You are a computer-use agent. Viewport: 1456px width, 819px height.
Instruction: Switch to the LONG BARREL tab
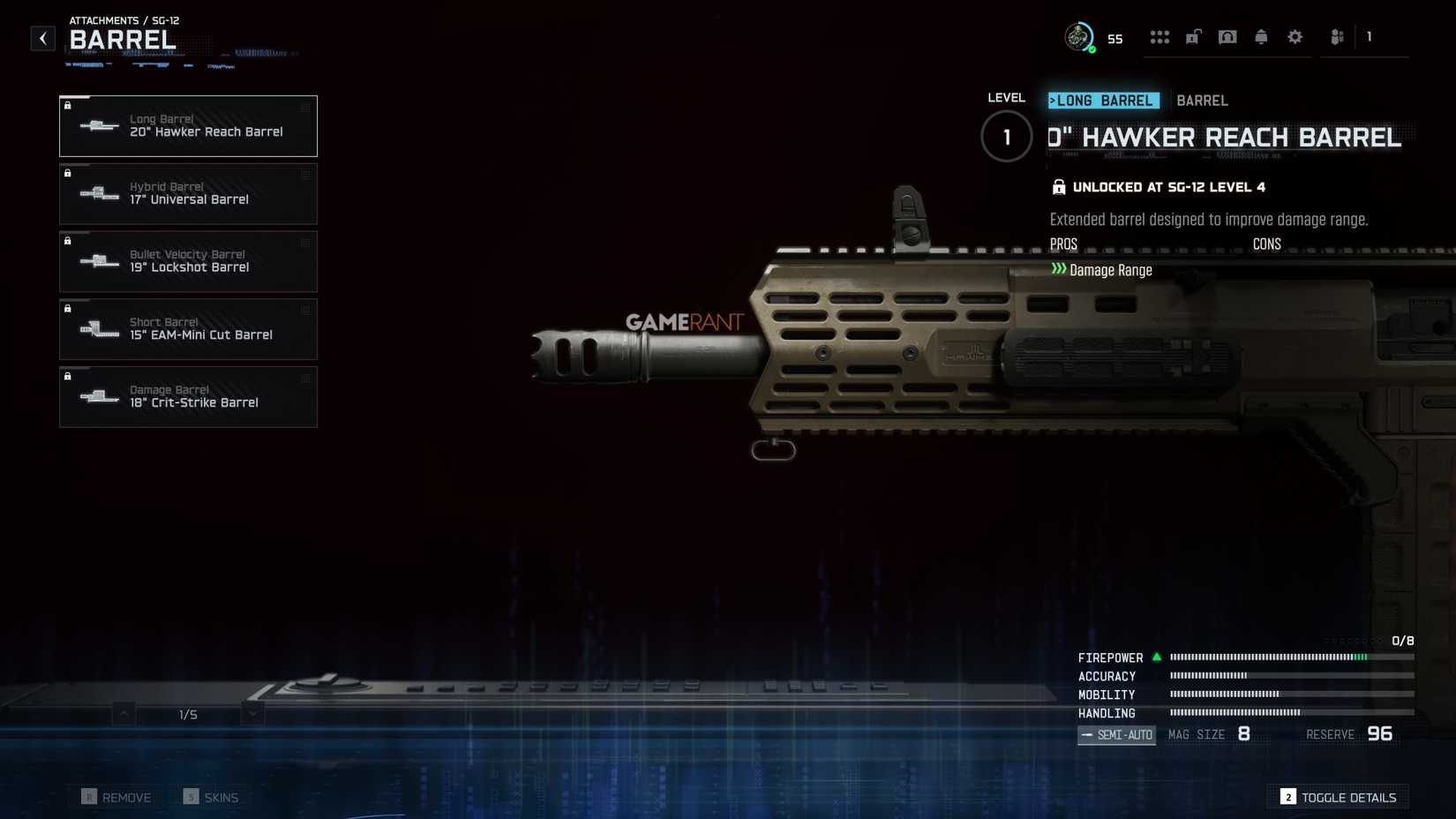(x=1102, y=101)
